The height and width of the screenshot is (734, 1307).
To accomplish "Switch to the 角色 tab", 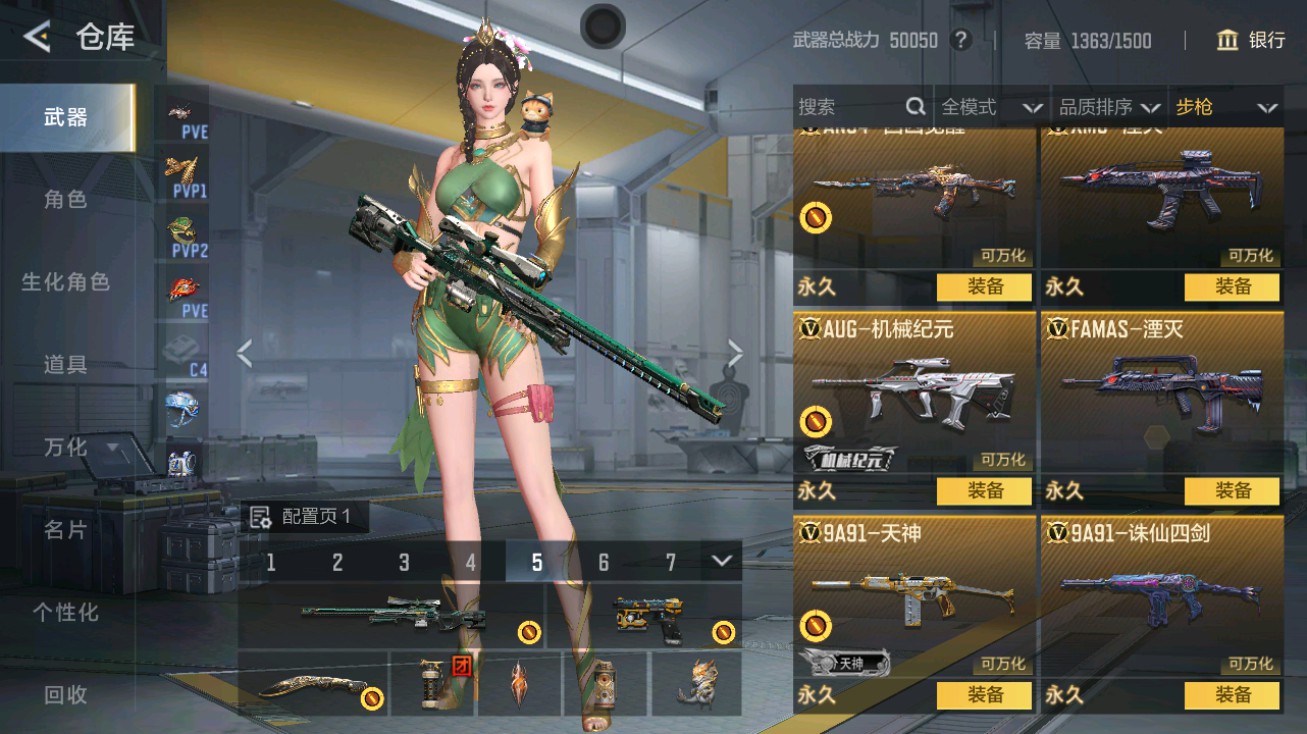I will point(66,199).
